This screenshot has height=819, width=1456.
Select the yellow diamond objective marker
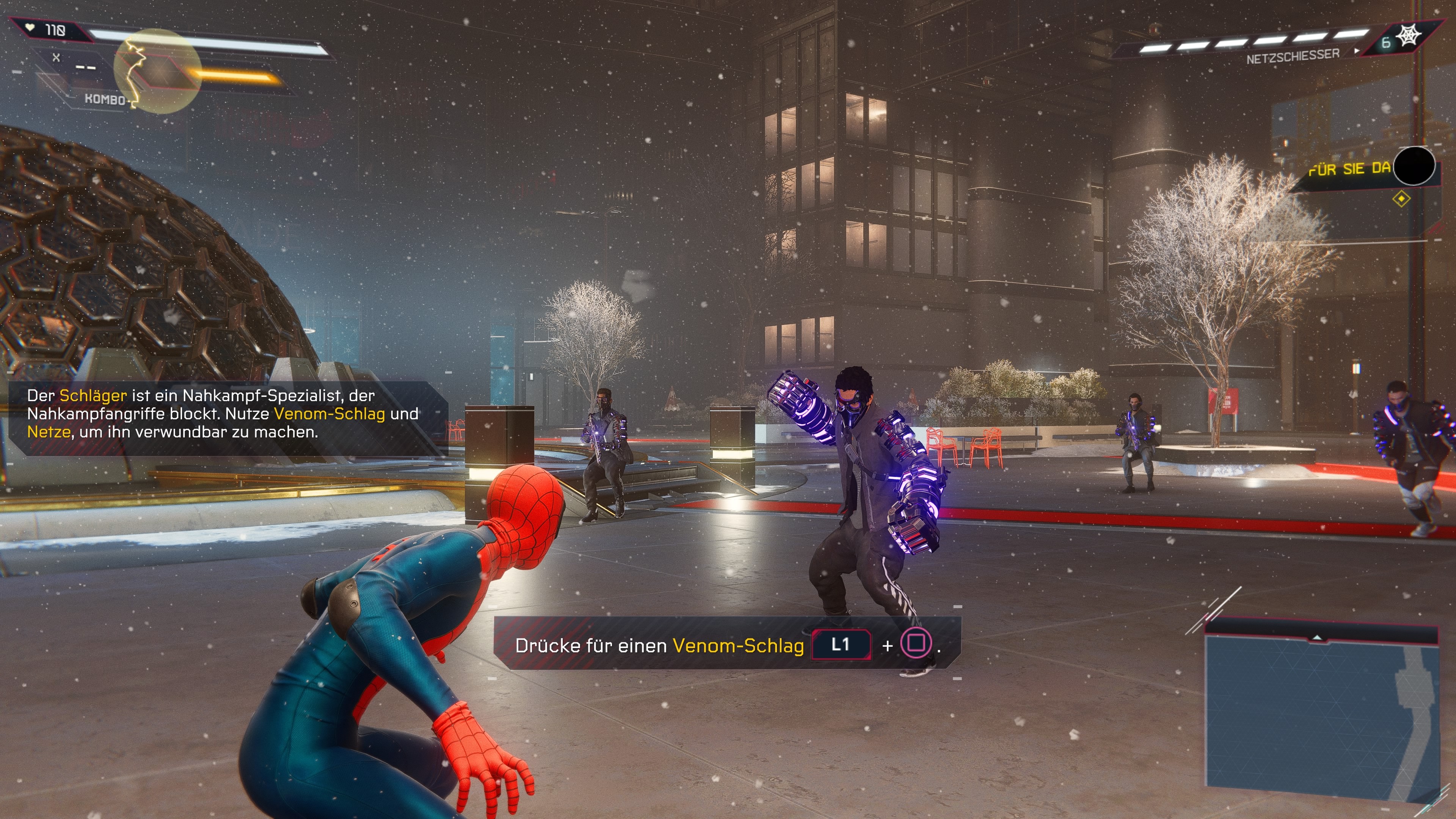tap(1401, 199)
